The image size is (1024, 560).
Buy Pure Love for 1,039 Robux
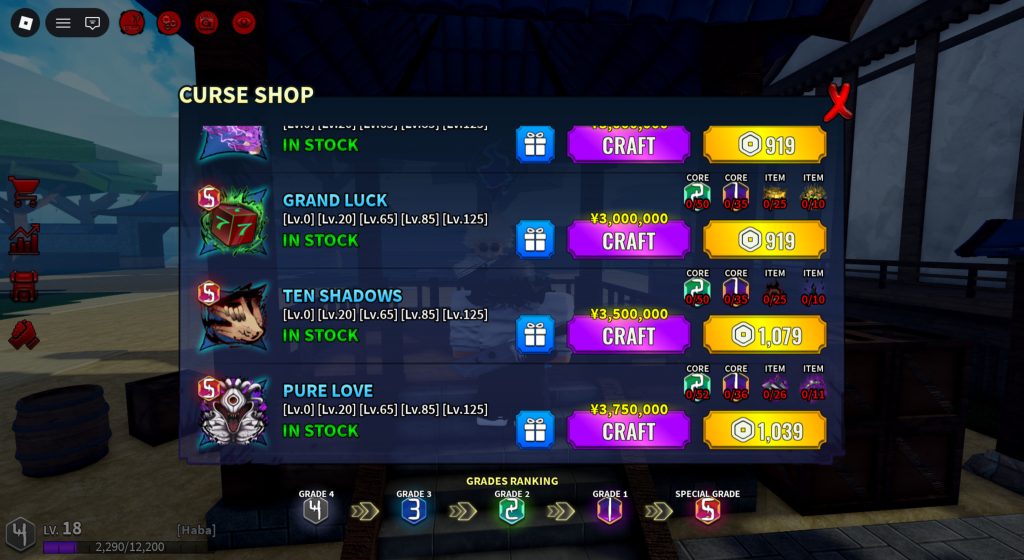(x=765, y=431)
